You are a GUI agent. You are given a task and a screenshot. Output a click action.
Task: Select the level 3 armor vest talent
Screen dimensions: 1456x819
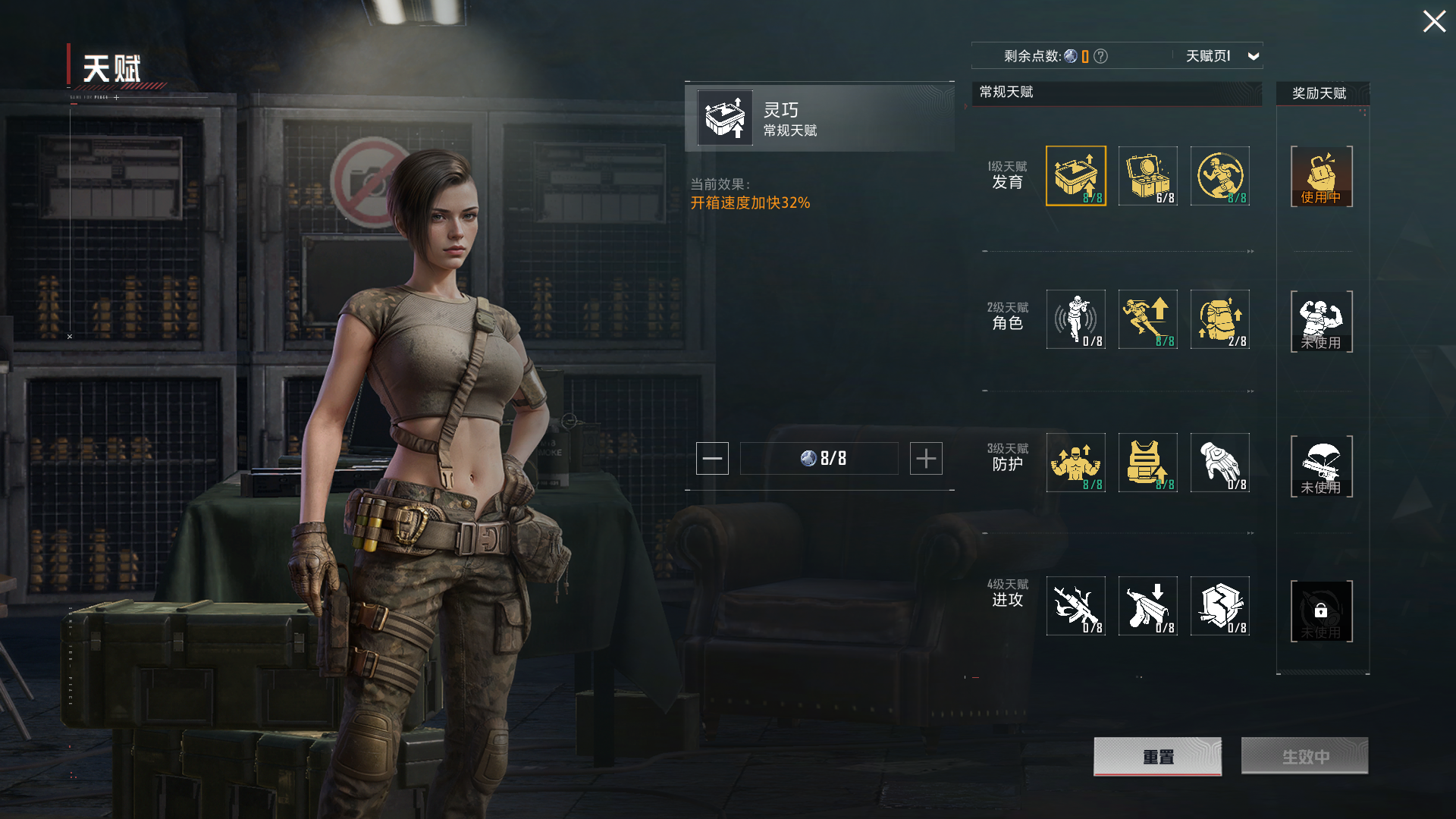click(x=1147, y=463)
